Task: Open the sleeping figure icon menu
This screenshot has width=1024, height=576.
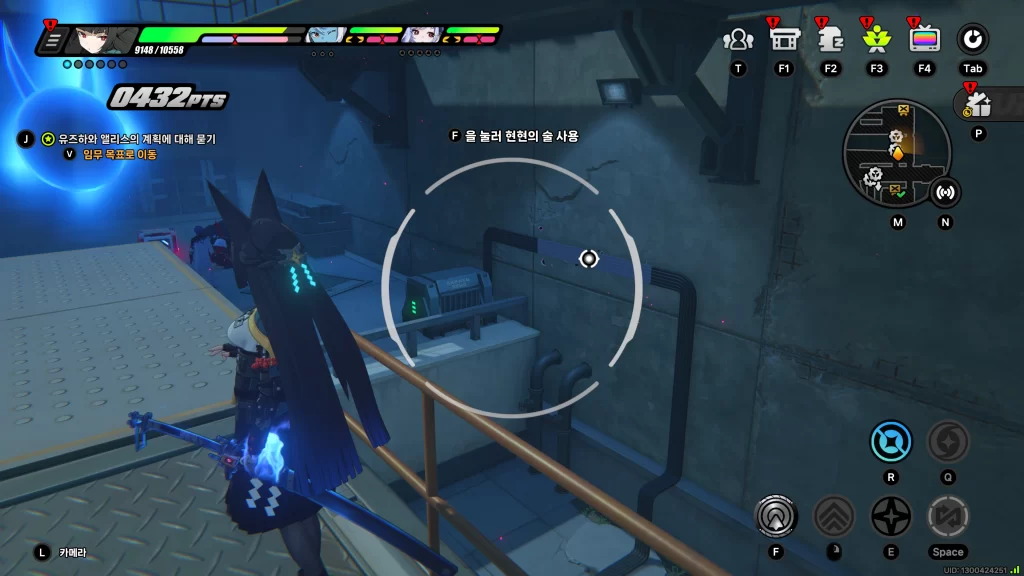Action: coord(830,40)
